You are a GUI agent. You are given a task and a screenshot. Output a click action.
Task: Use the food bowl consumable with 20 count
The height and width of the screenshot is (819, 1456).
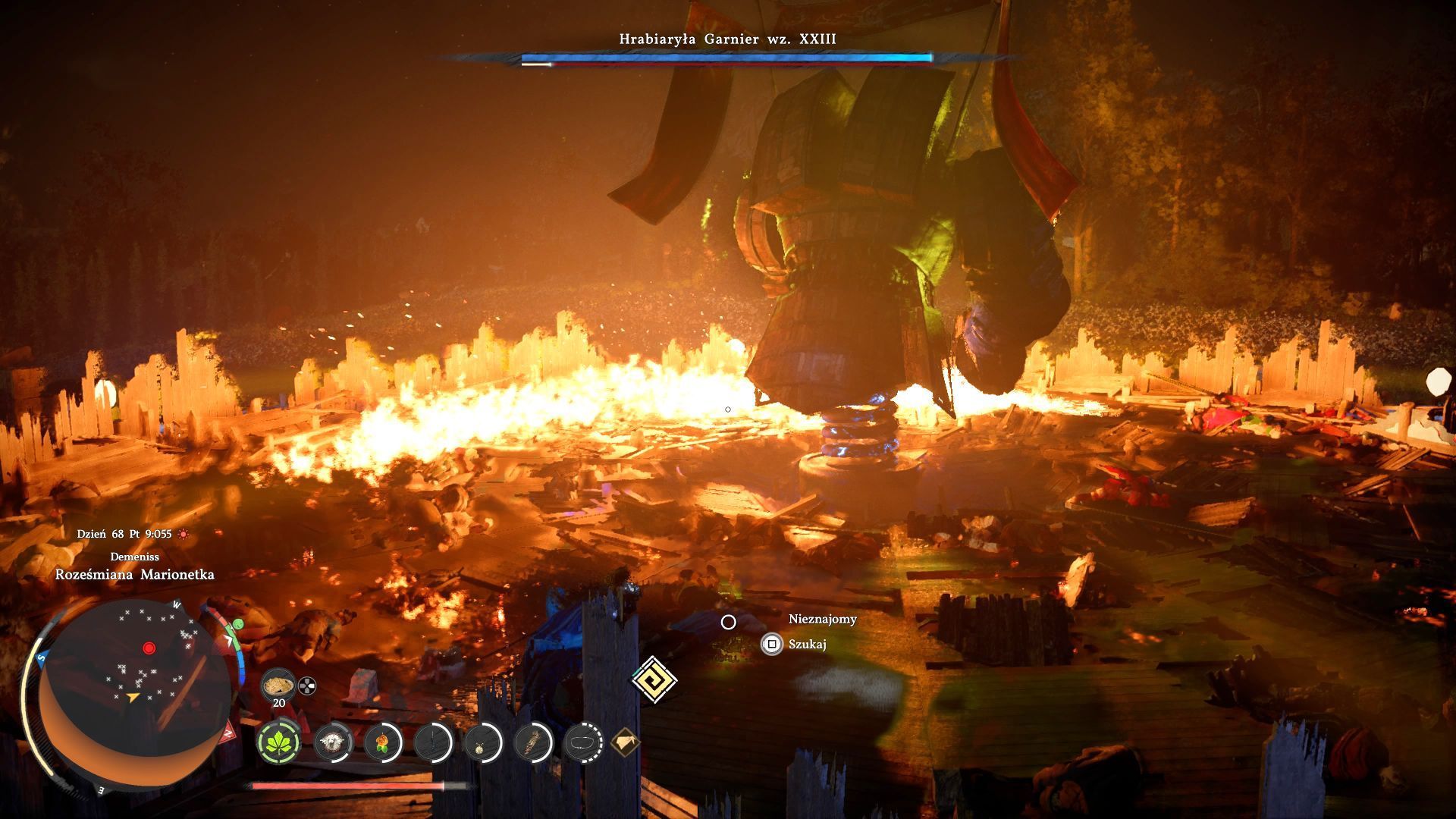278,686
